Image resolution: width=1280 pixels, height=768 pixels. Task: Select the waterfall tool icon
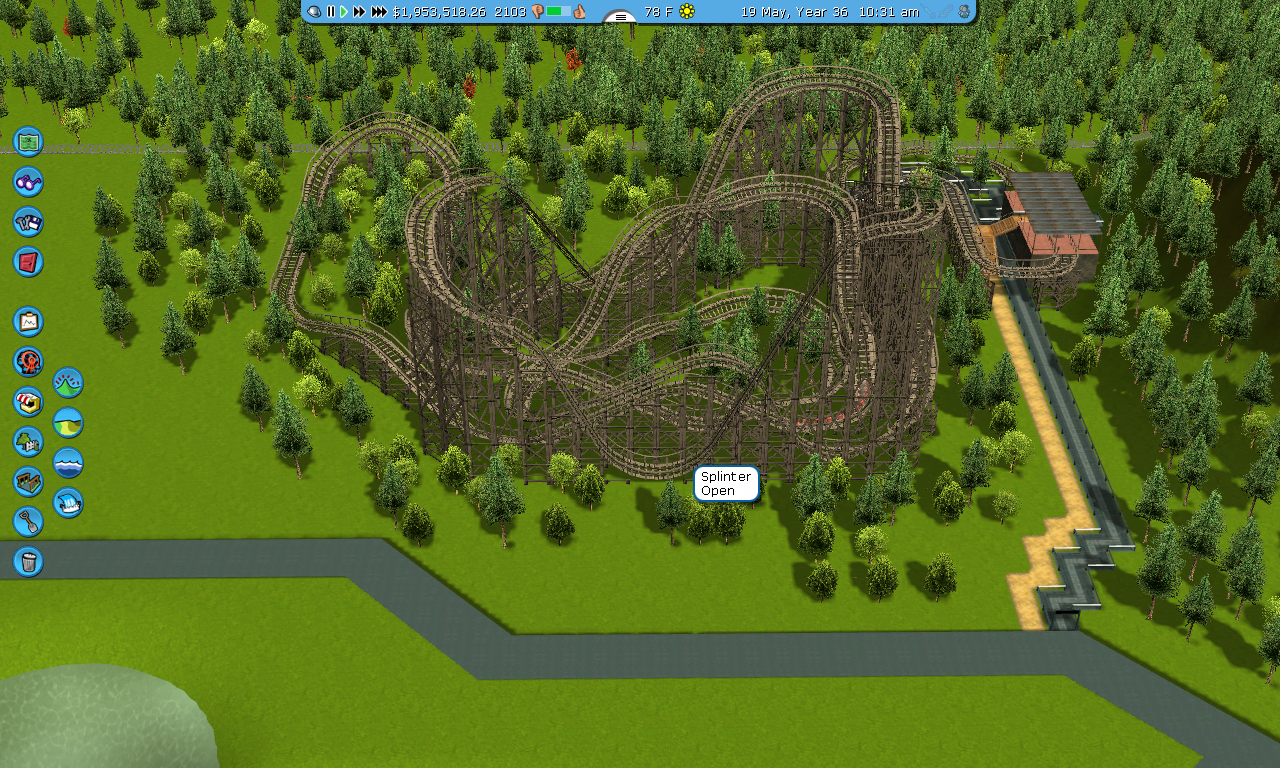click(x=68, y=502)
